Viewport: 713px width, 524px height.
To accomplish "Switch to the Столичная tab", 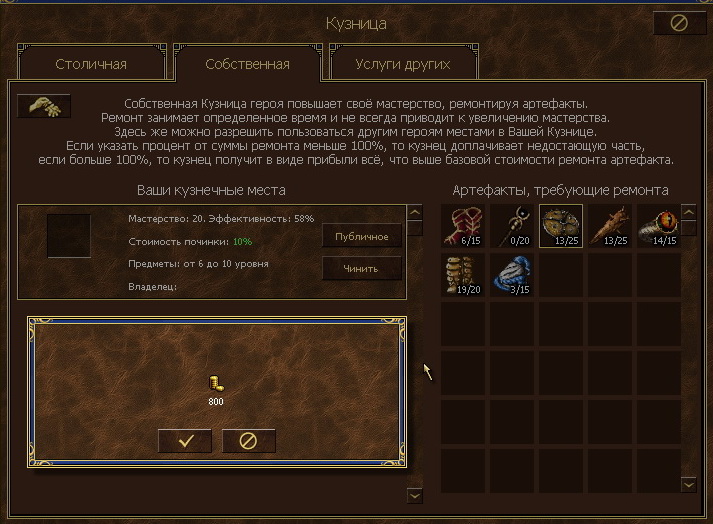I will tap(90, 65).
